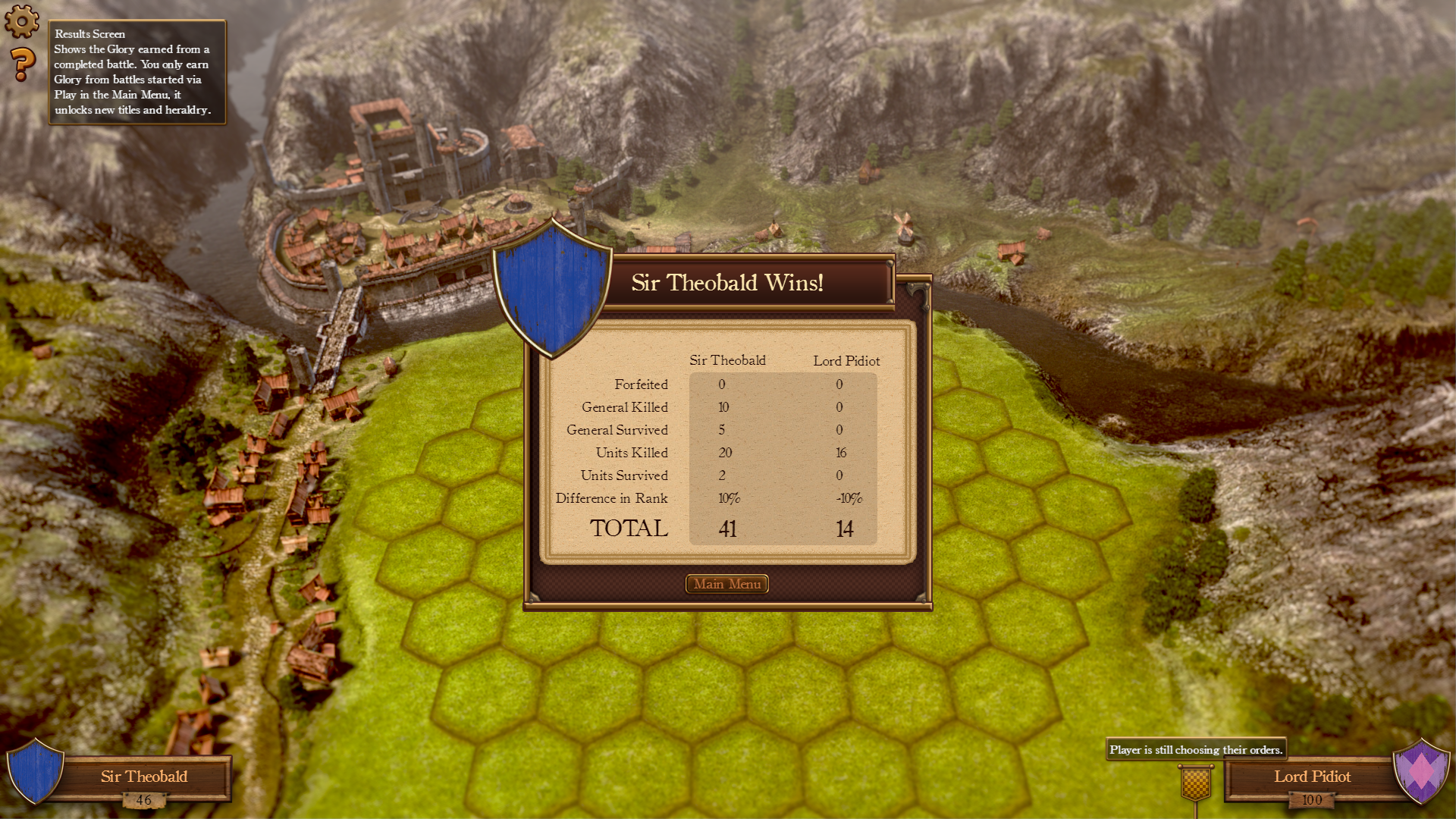Image resolution: width=1456 pixels, height=819 pixels.
Task: Return to the Main Menu
Action: click(x=726, y=584)
